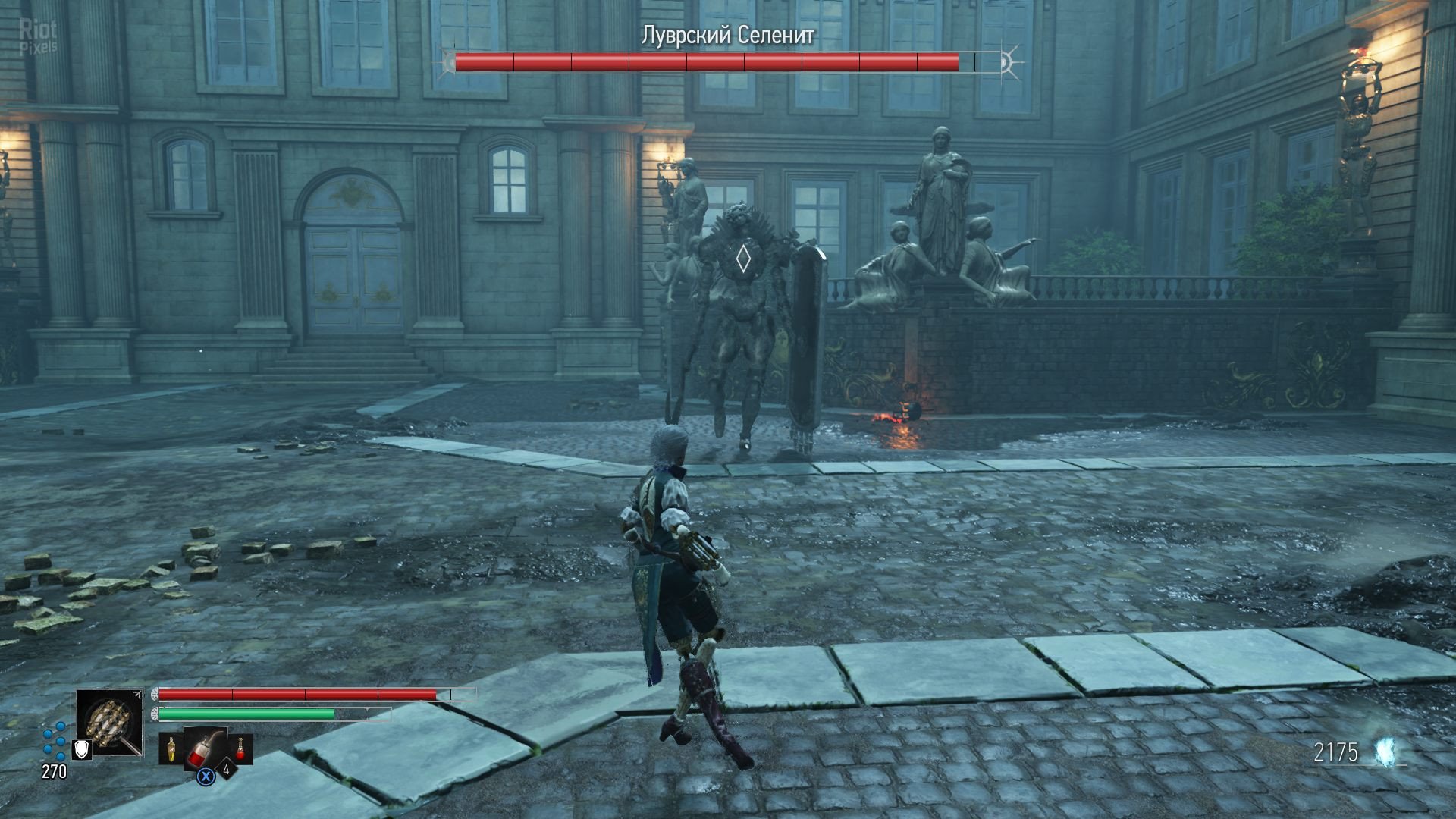
Task: Click the diamond lock-on marker on the boss
Action: coord(743,259)
